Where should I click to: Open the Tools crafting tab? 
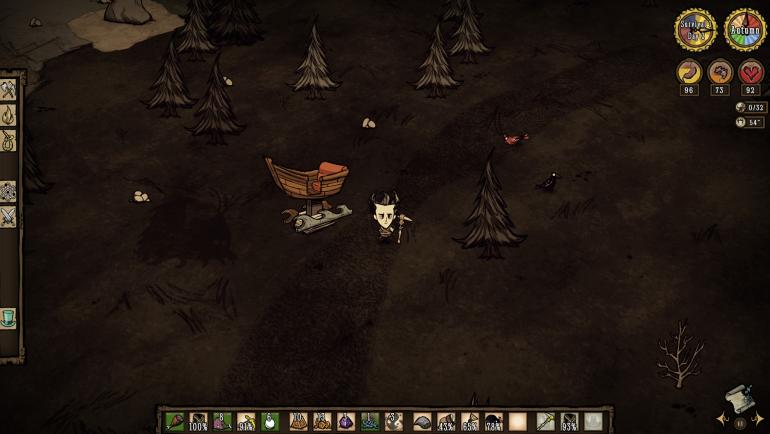(x=8, y=90)
